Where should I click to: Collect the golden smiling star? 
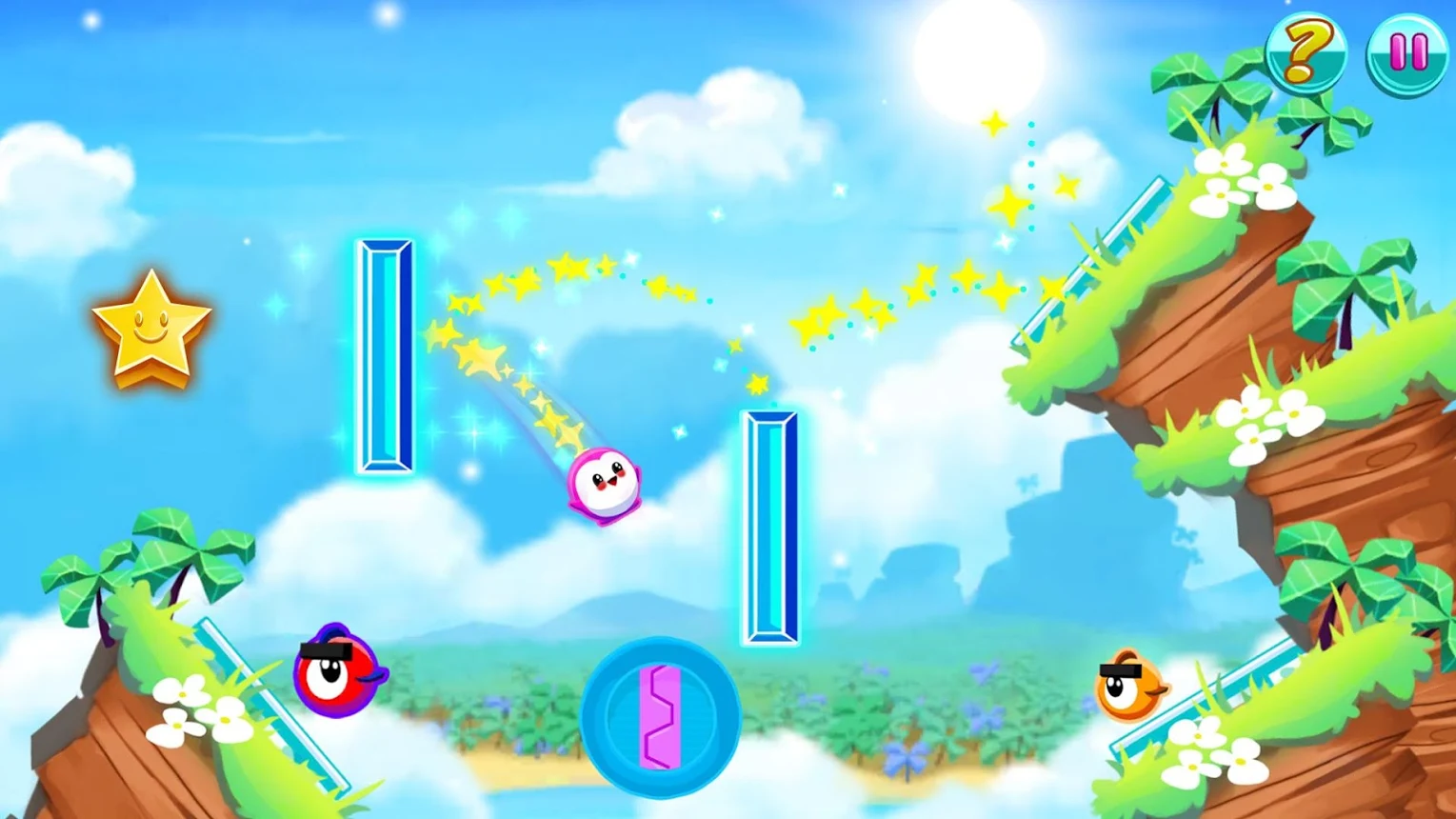point(152,329)
